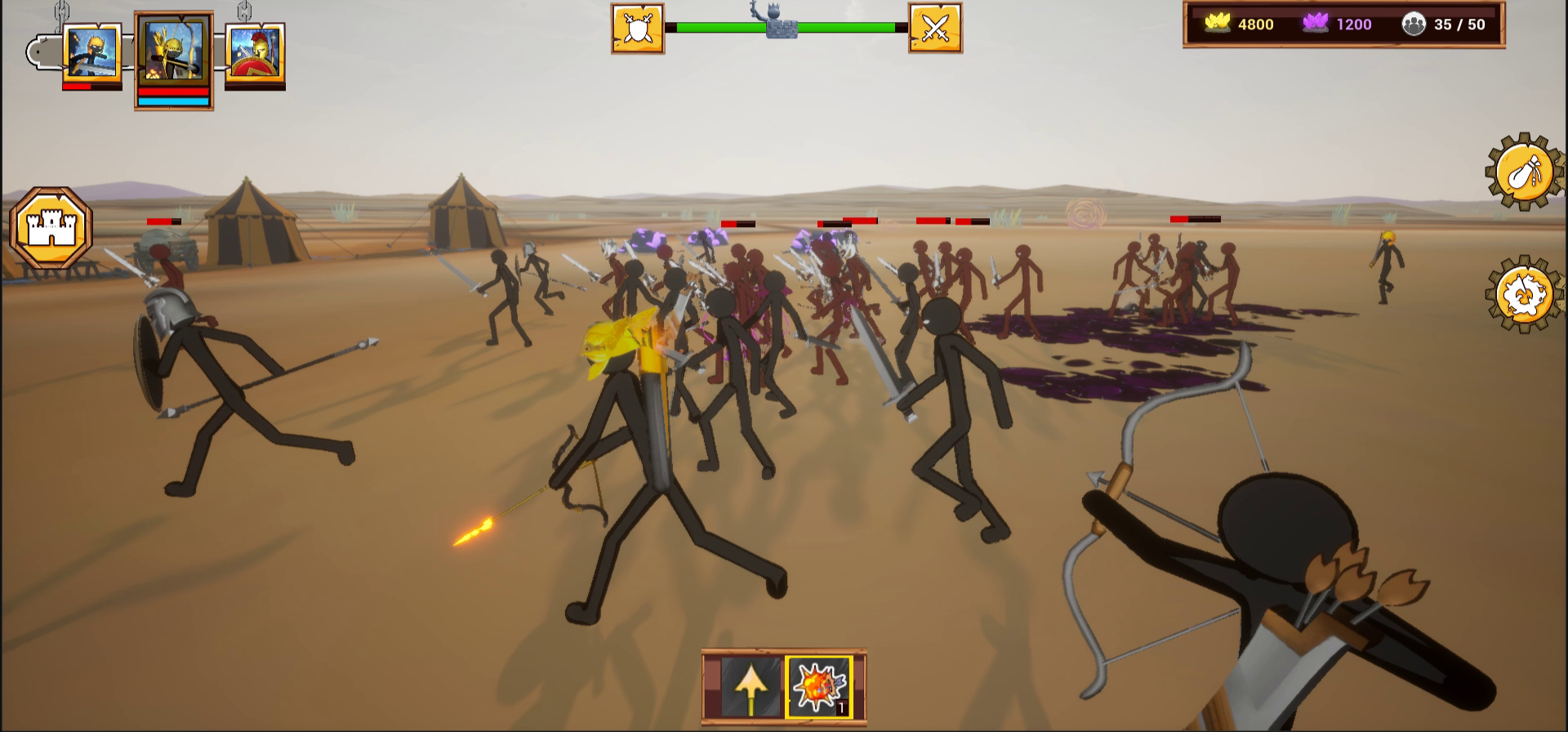
Task: Toggle the defend stance shield button
Action: pyautogui.click(x=639, y=27)
